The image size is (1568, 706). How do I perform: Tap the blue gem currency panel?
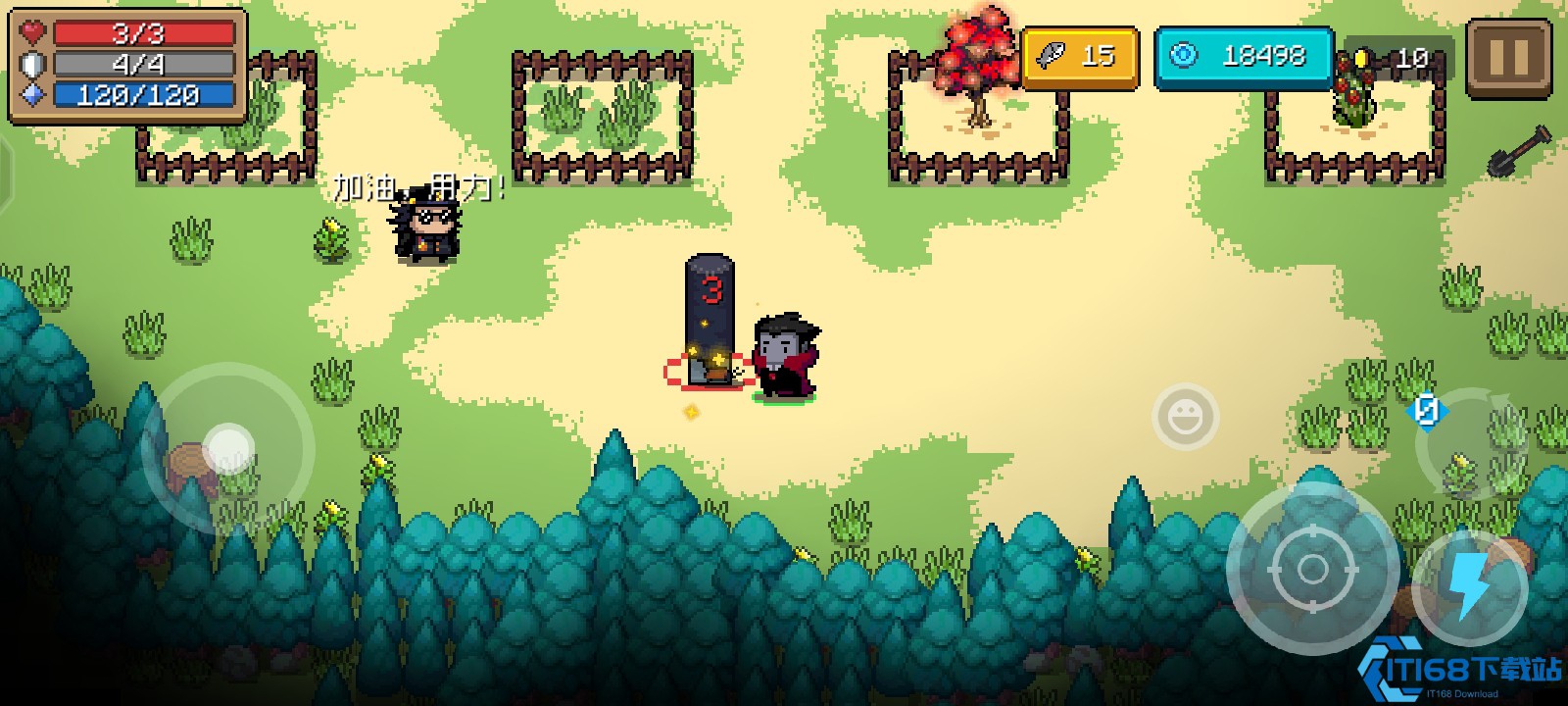click(x=1243, y=58)
